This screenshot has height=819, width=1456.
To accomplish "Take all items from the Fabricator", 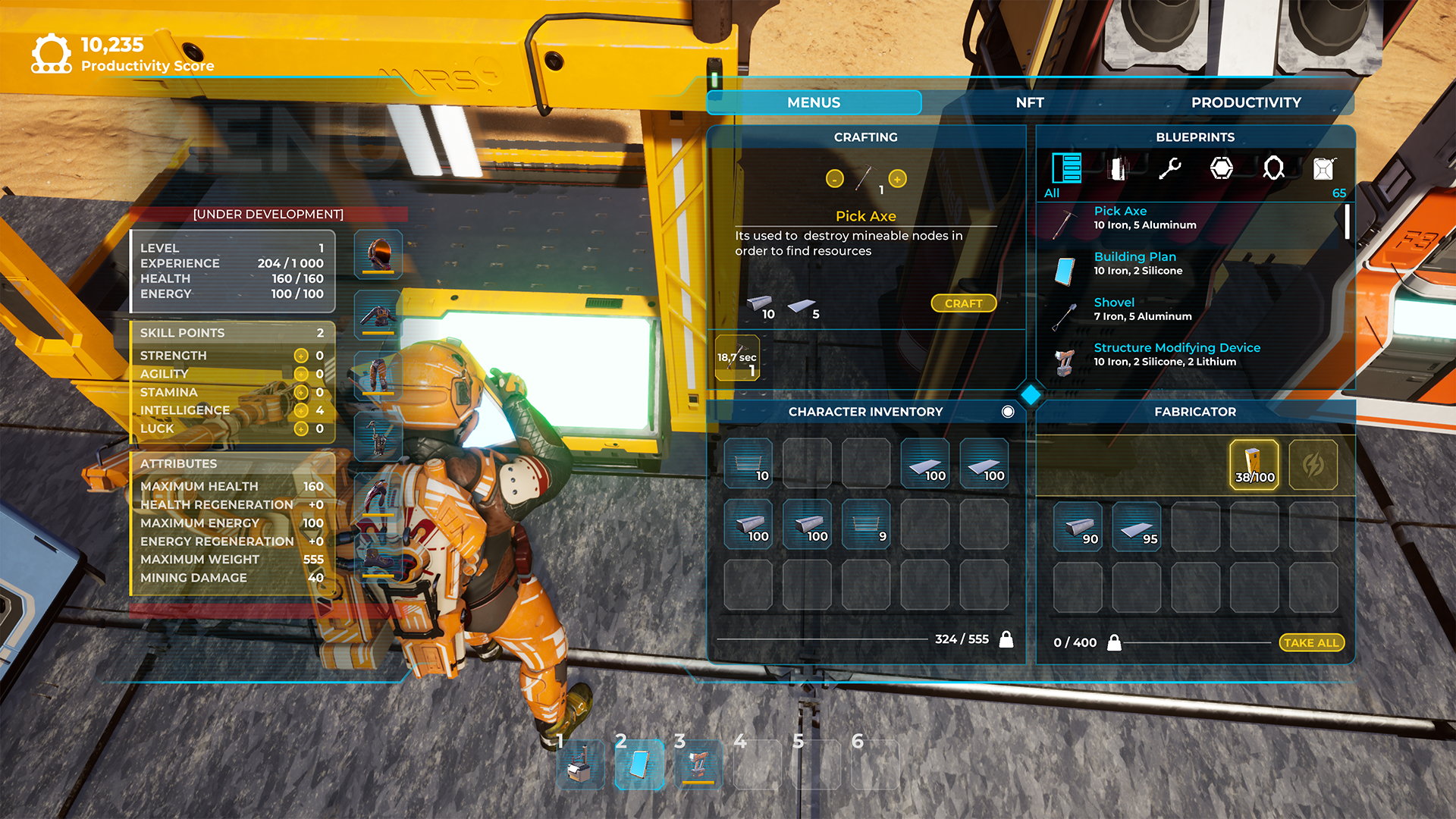I will [1311, 642].
